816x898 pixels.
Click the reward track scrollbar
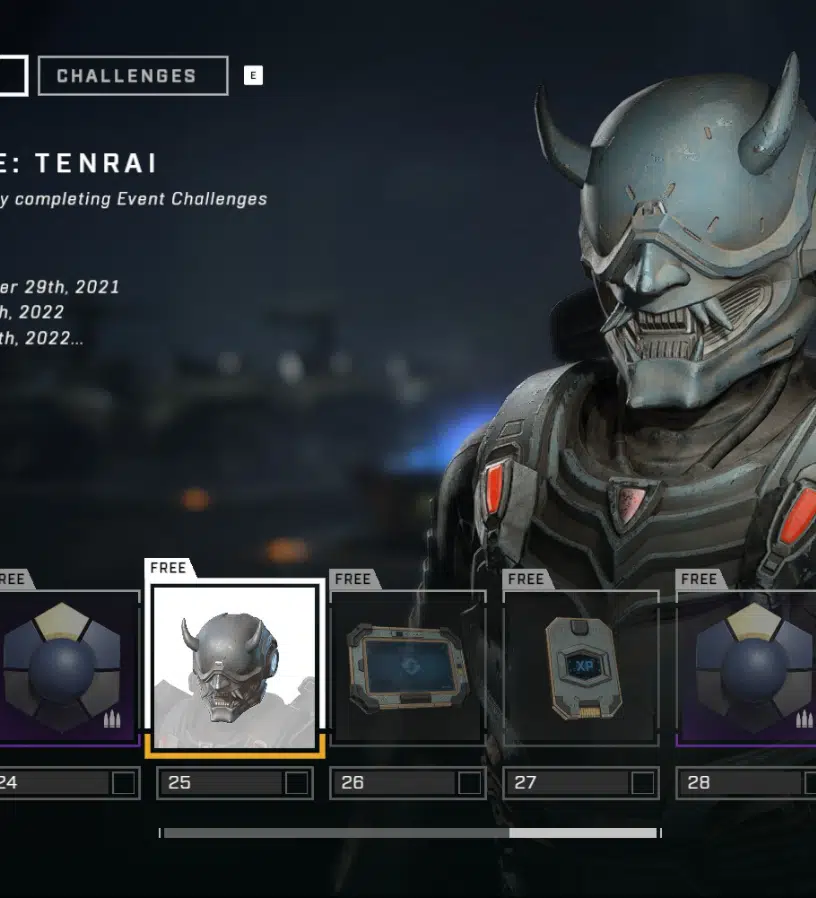(410, 832)
